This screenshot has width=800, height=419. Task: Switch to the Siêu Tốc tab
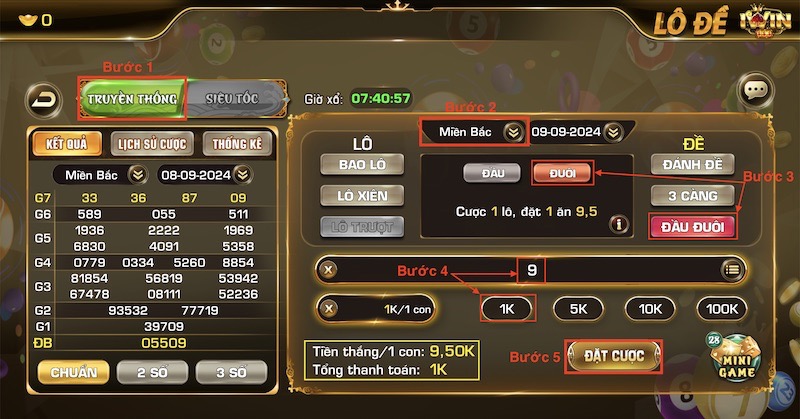(x=232, y=99)
